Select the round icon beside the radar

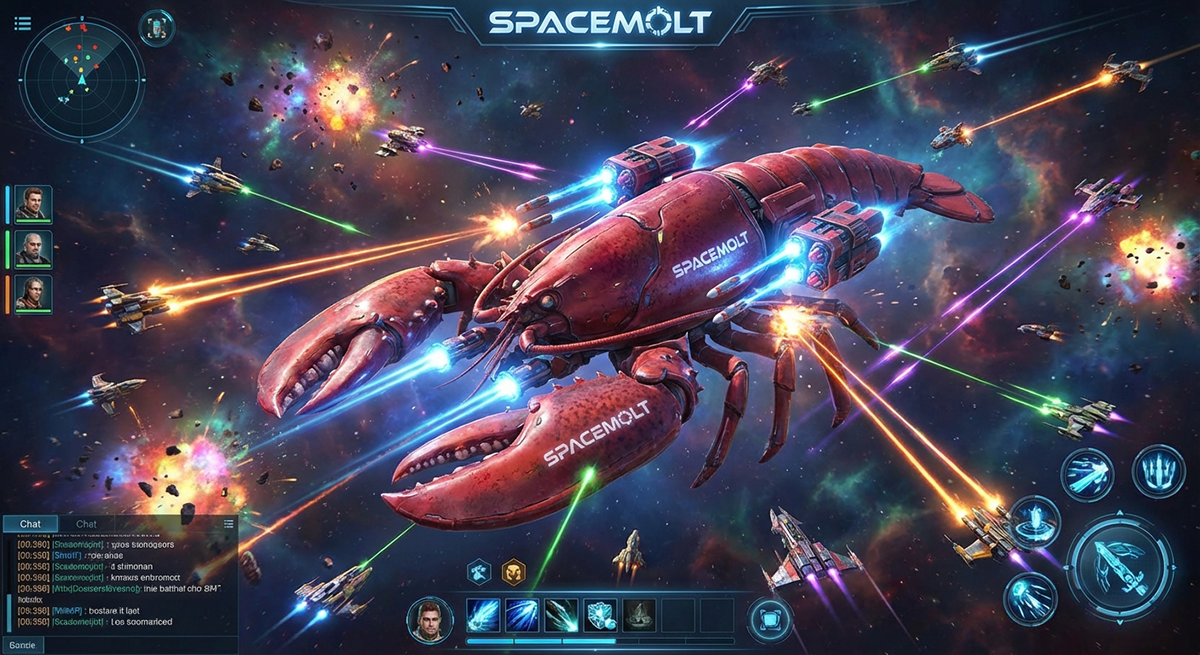[x=157, y=27]
